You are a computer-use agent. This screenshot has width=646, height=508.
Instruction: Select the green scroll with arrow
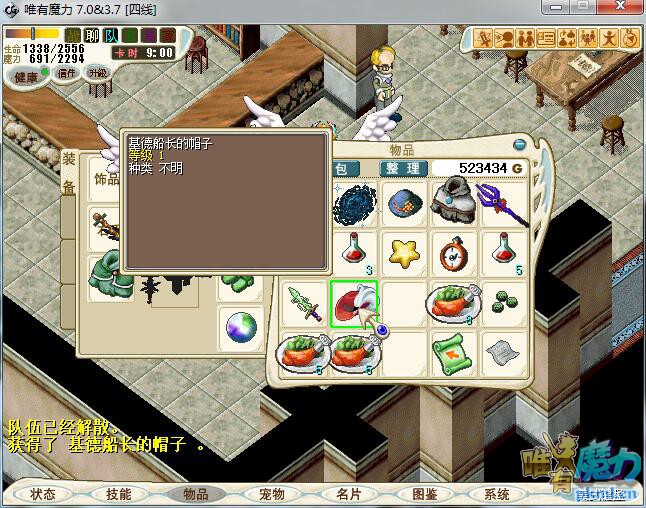click(x=454, y=354)
